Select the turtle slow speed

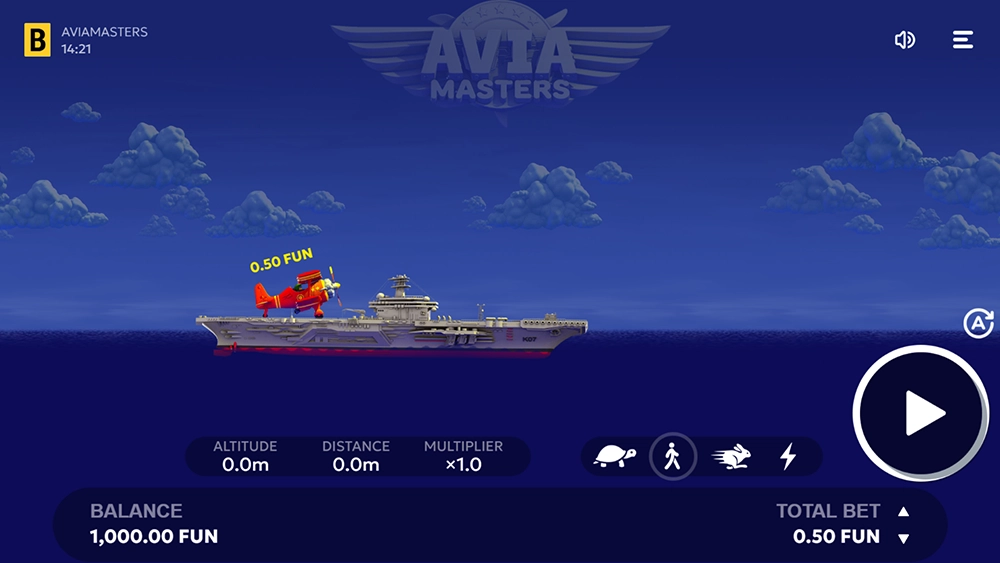point(615,458)
